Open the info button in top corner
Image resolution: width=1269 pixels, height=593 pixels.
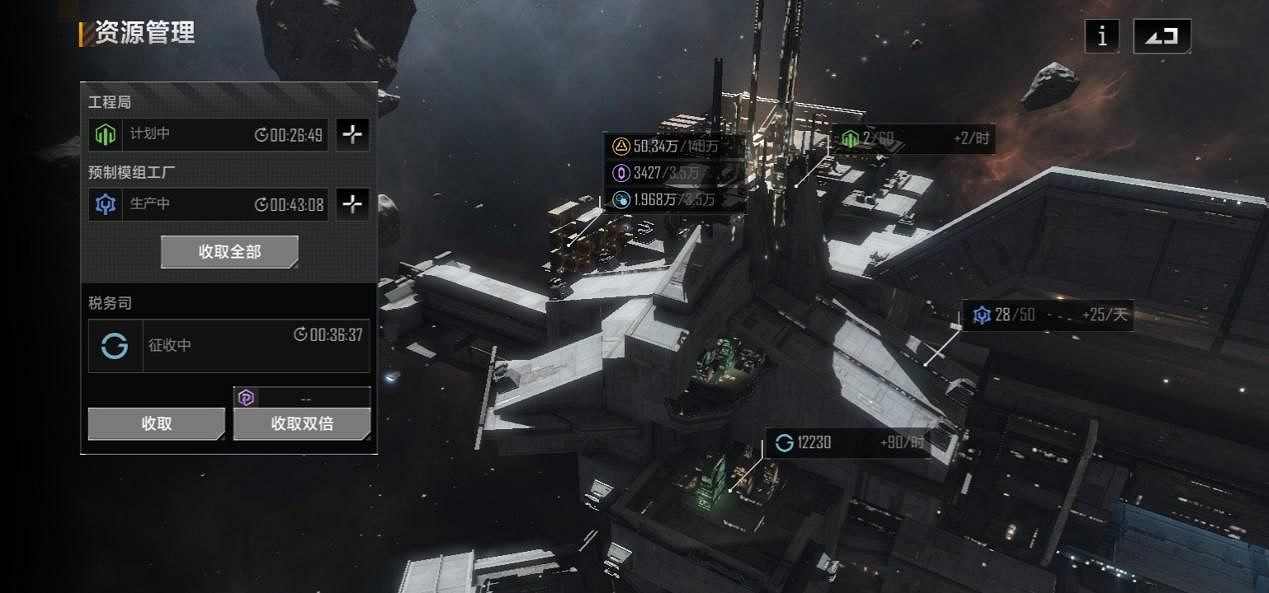click(x=1102, y=36)
